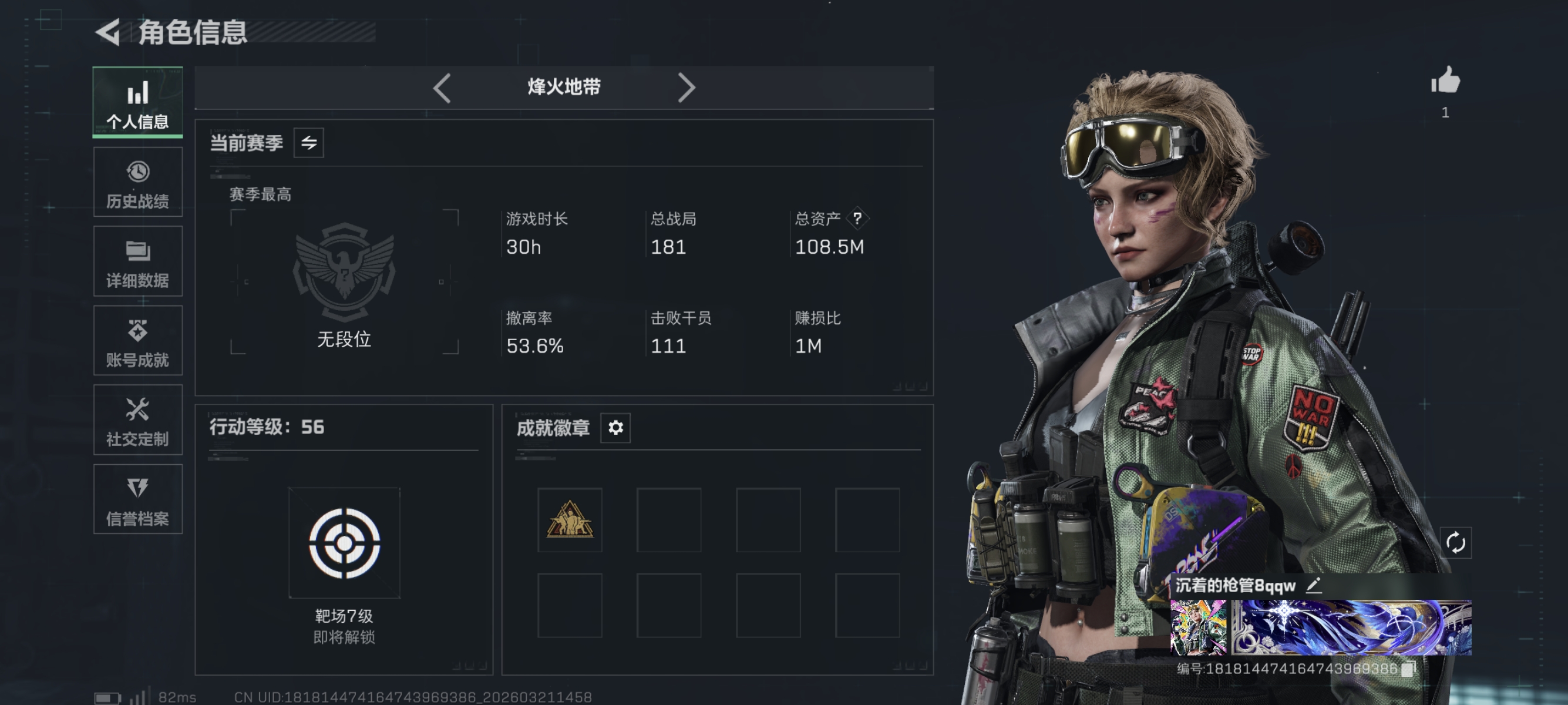1568x705 pixels.
Task: Open the 详细数据 tab
Action: tap(137, 262)
